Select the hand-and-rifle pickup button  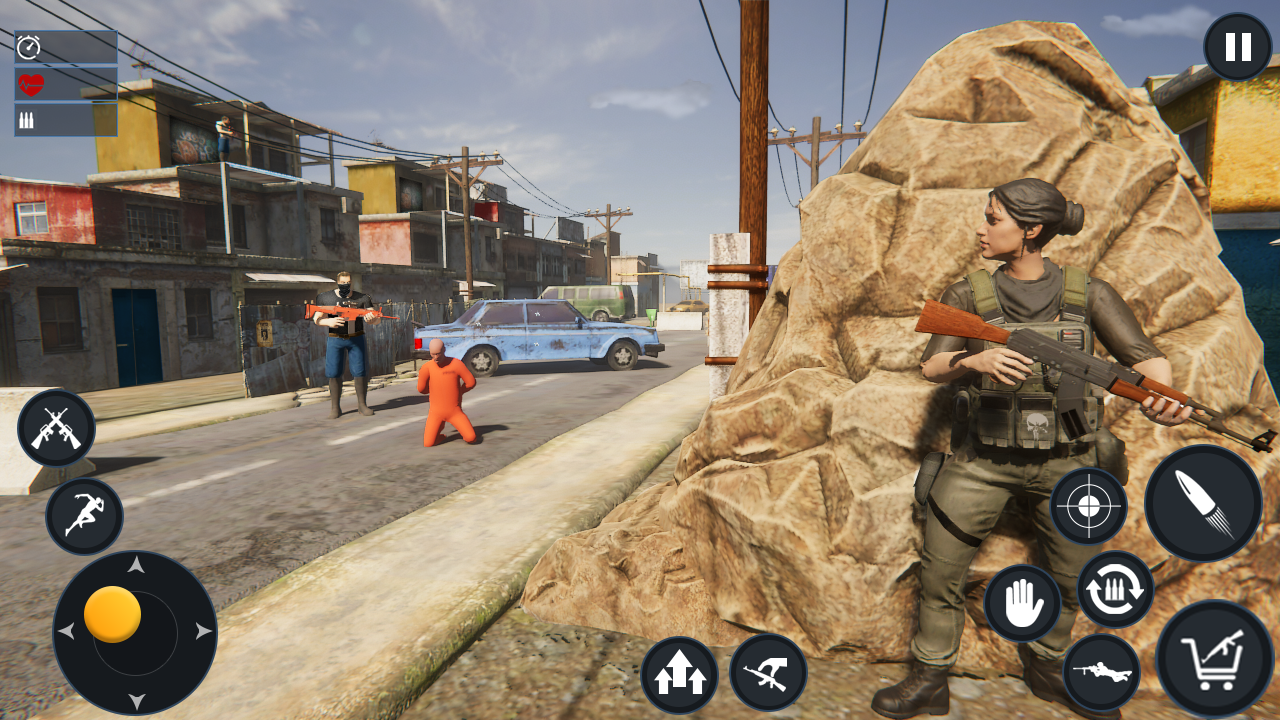[x=768, y=672]
